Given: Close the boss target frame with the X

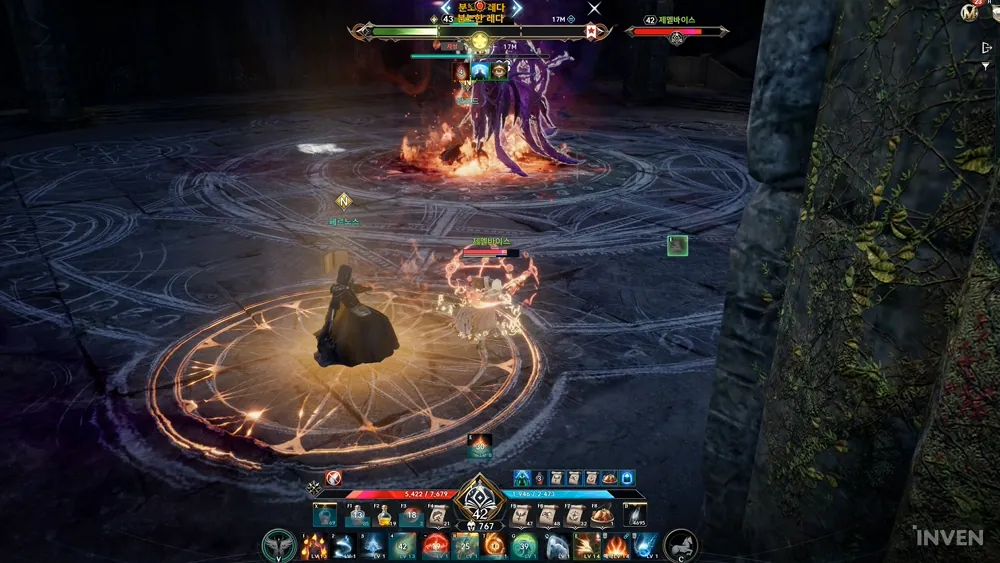Looking at the screenshot, I should [x=594, y=9].
